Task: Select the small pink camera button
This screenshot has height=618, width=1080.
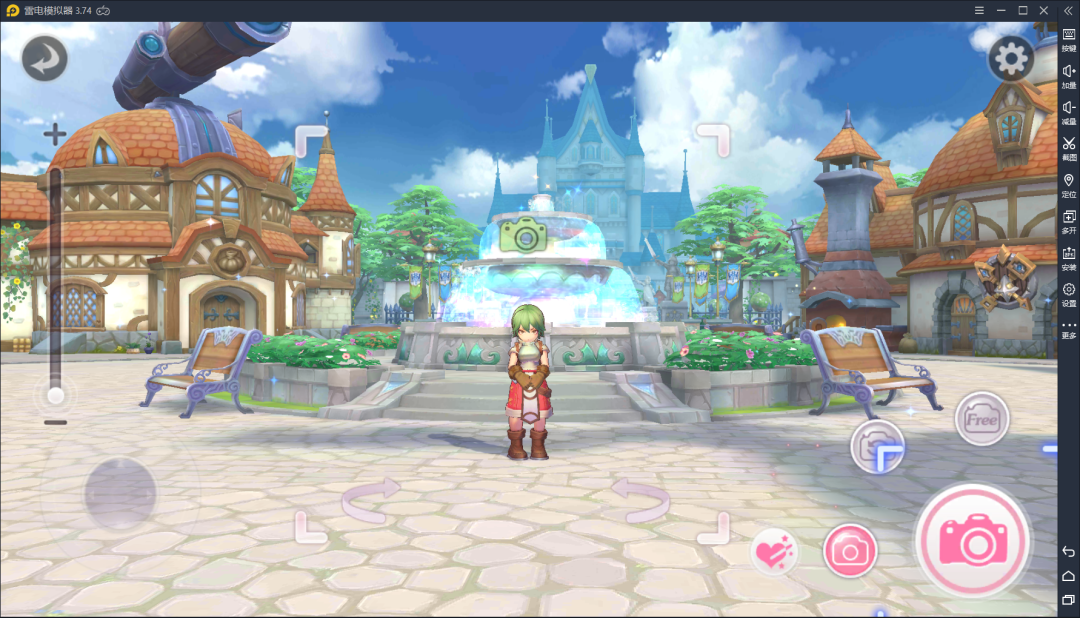Action: (x=850, y=550)
